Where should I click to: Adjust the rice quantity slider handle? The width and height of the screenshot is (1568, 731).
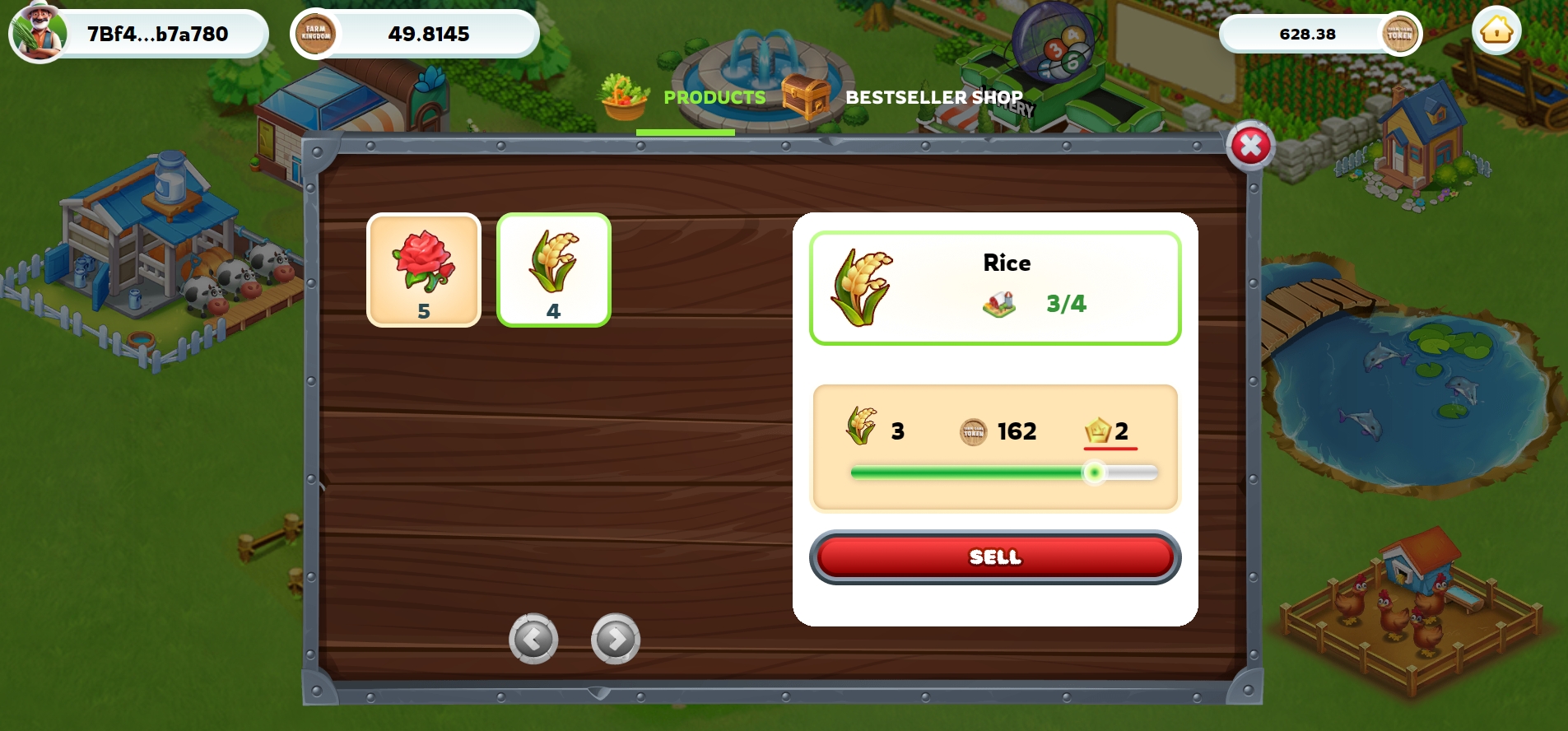click(x=1094, y=473)
